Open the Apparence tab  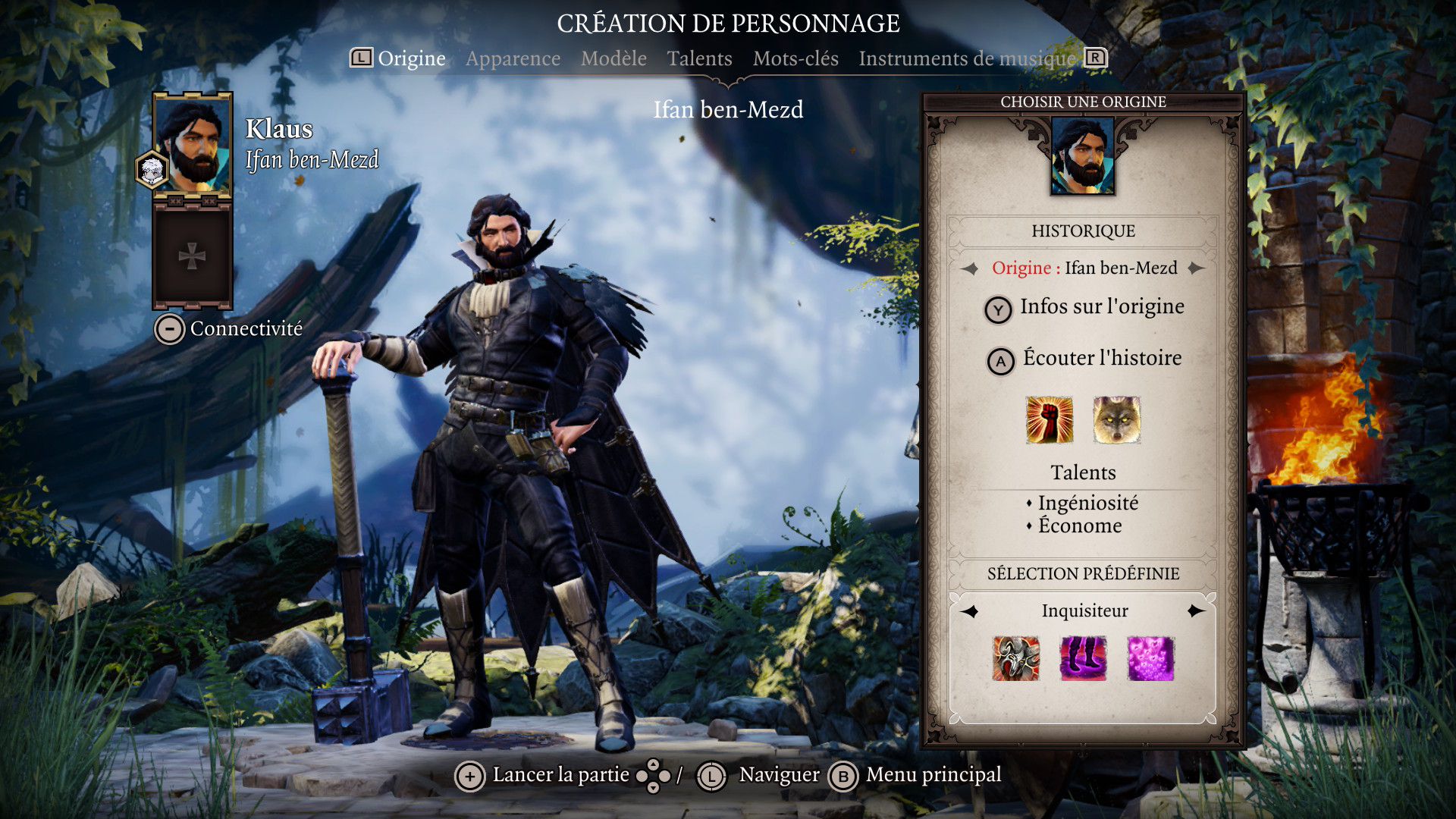pyautogui.click(x=513, y=58)
